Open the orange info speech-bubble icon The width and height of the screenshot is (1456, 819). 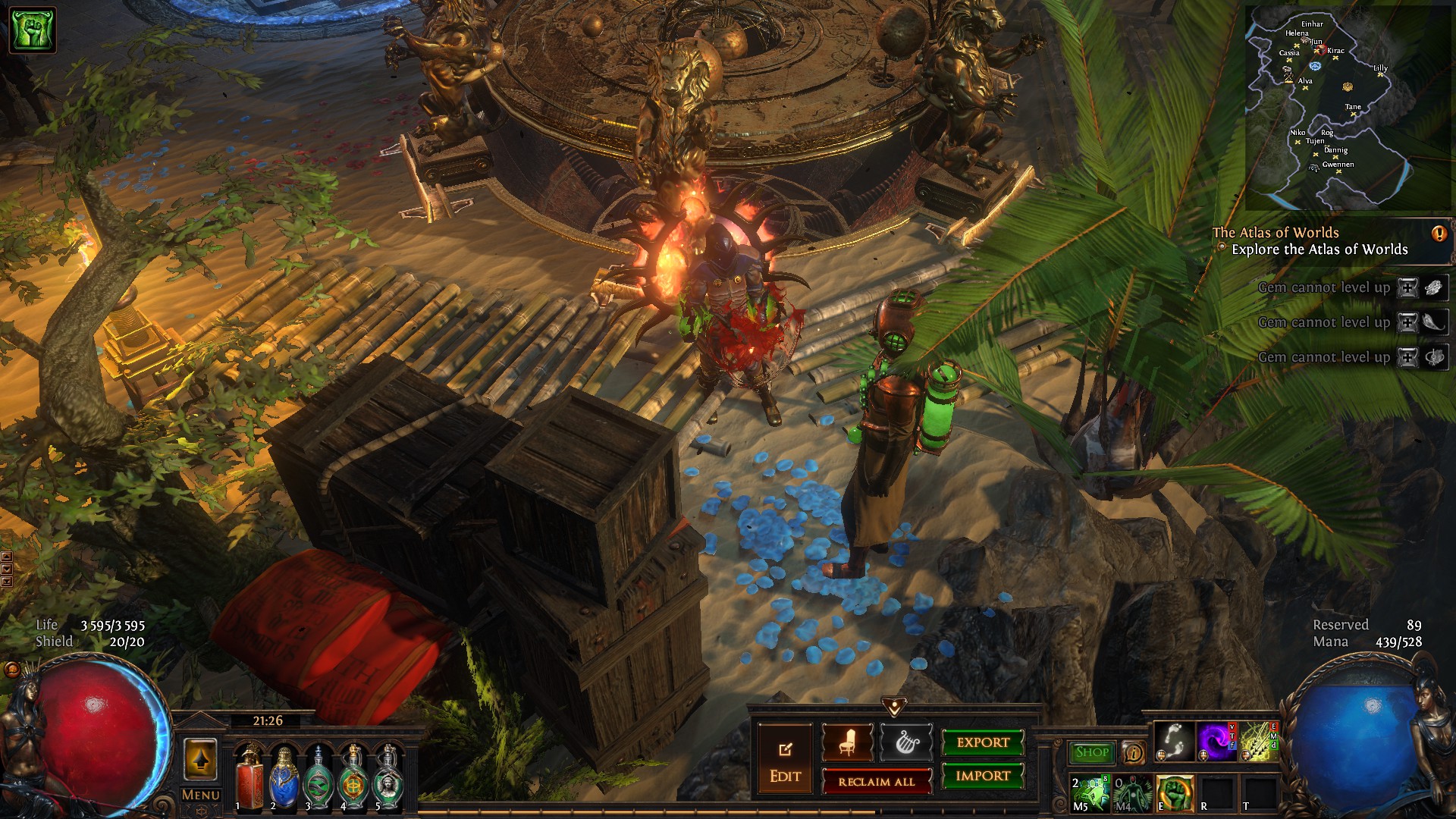1134,752
